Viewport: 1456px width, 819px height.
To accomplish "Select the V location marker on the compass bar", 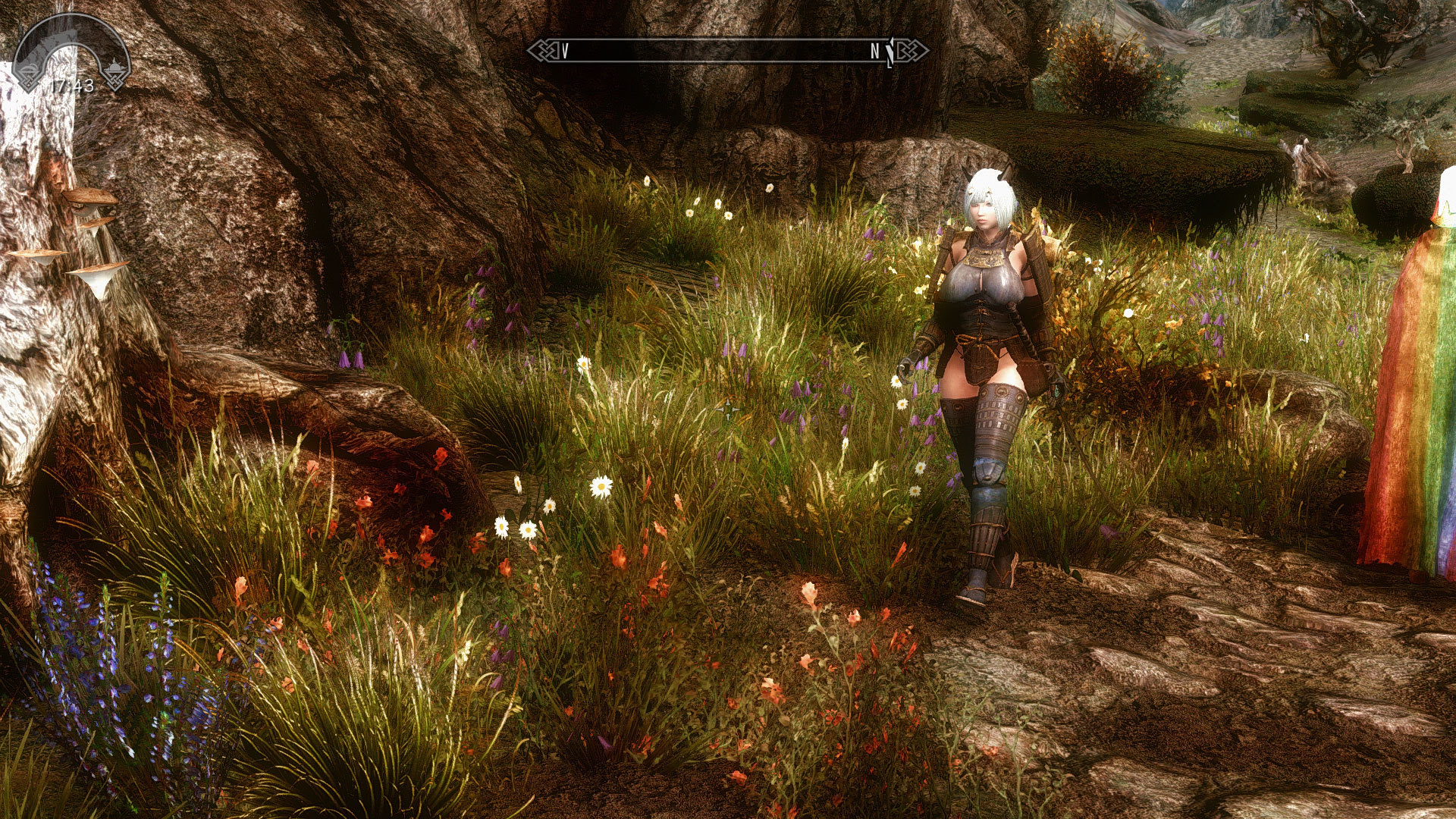I will [565, 50].
